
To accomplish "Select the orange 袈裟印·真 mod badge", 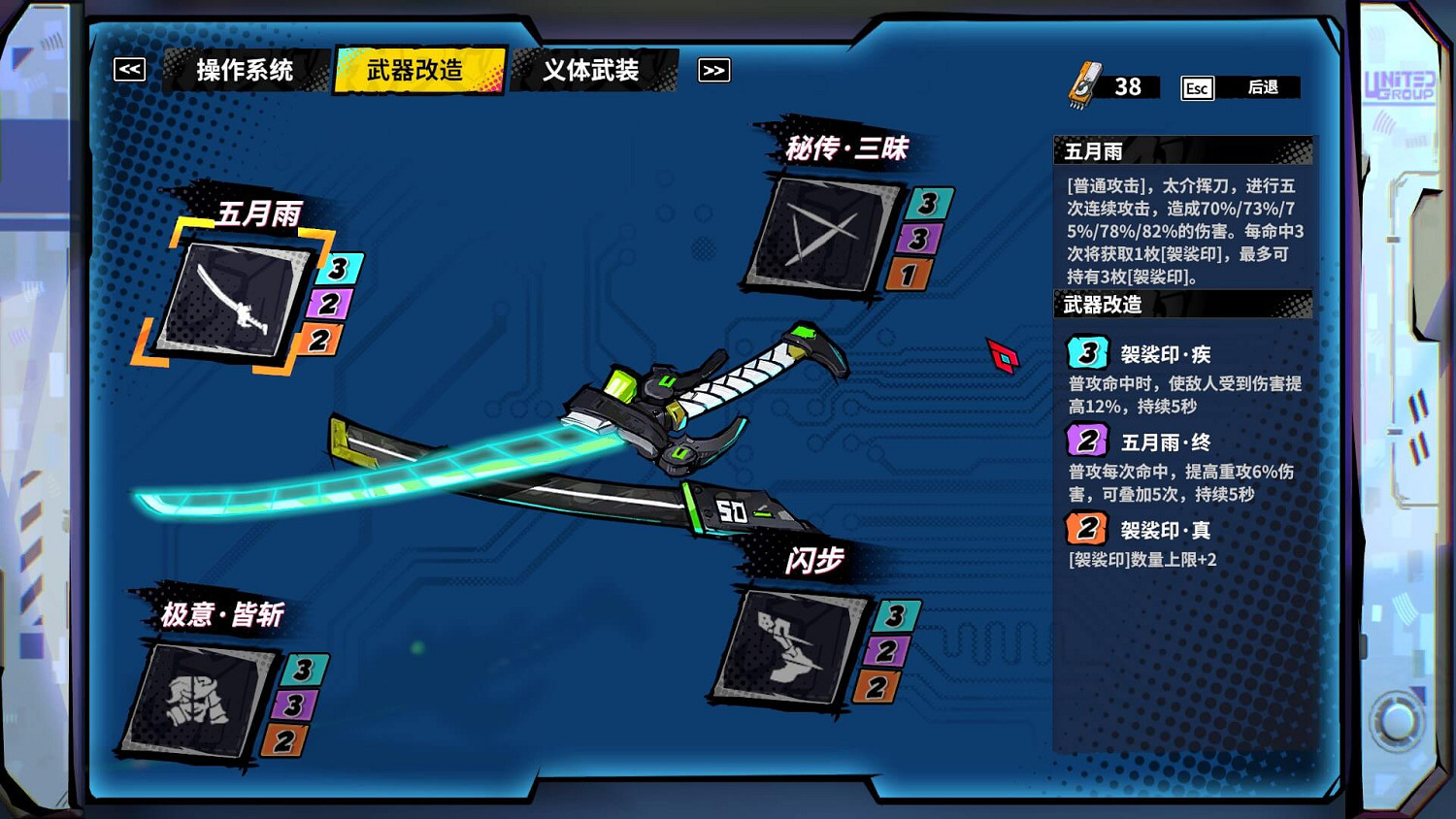I will (x=1086, y=529).
